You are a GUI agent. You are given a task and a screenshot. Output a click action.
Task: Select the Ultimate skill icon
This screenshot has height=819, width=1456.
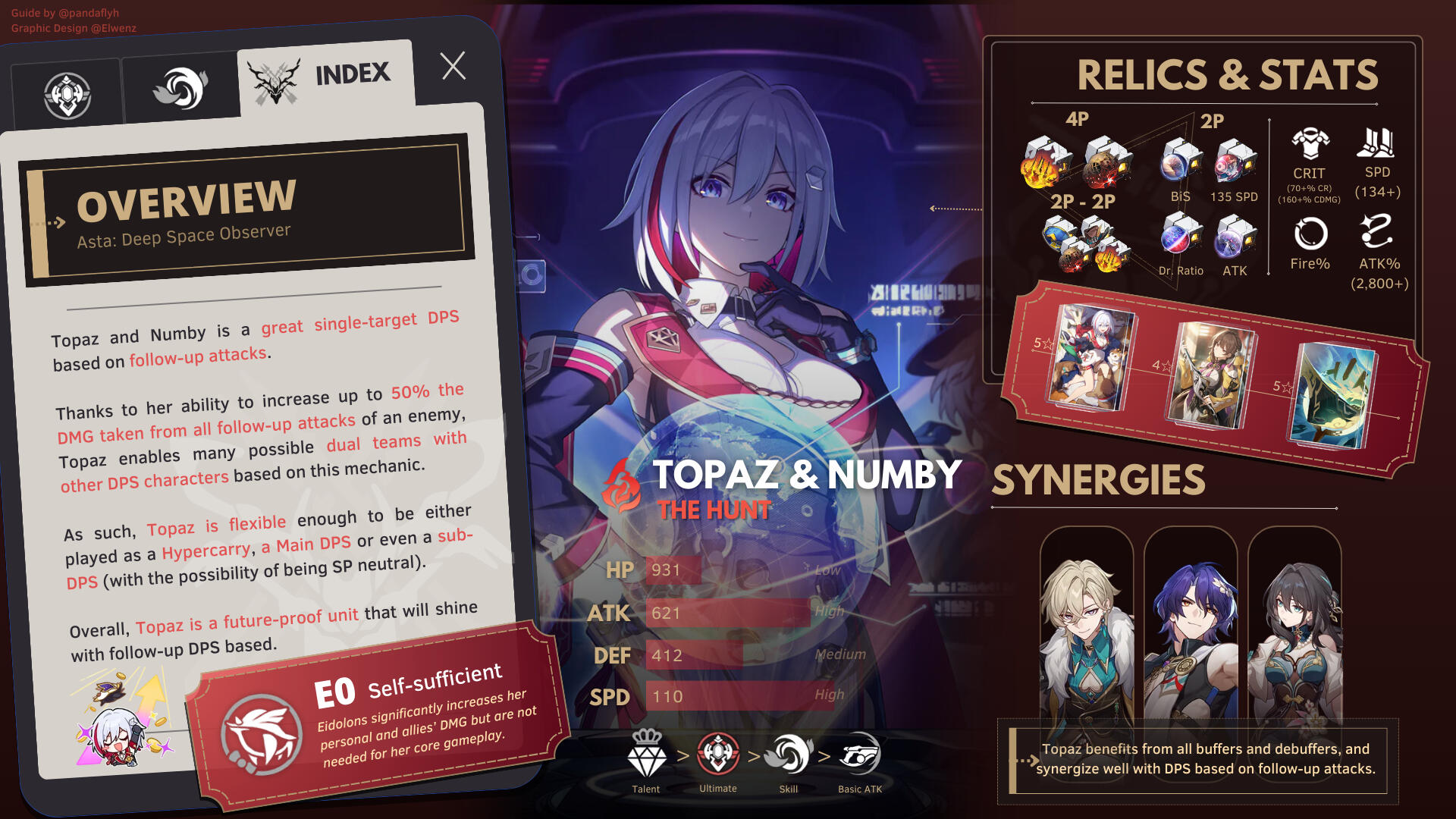(x=717, y=754)
